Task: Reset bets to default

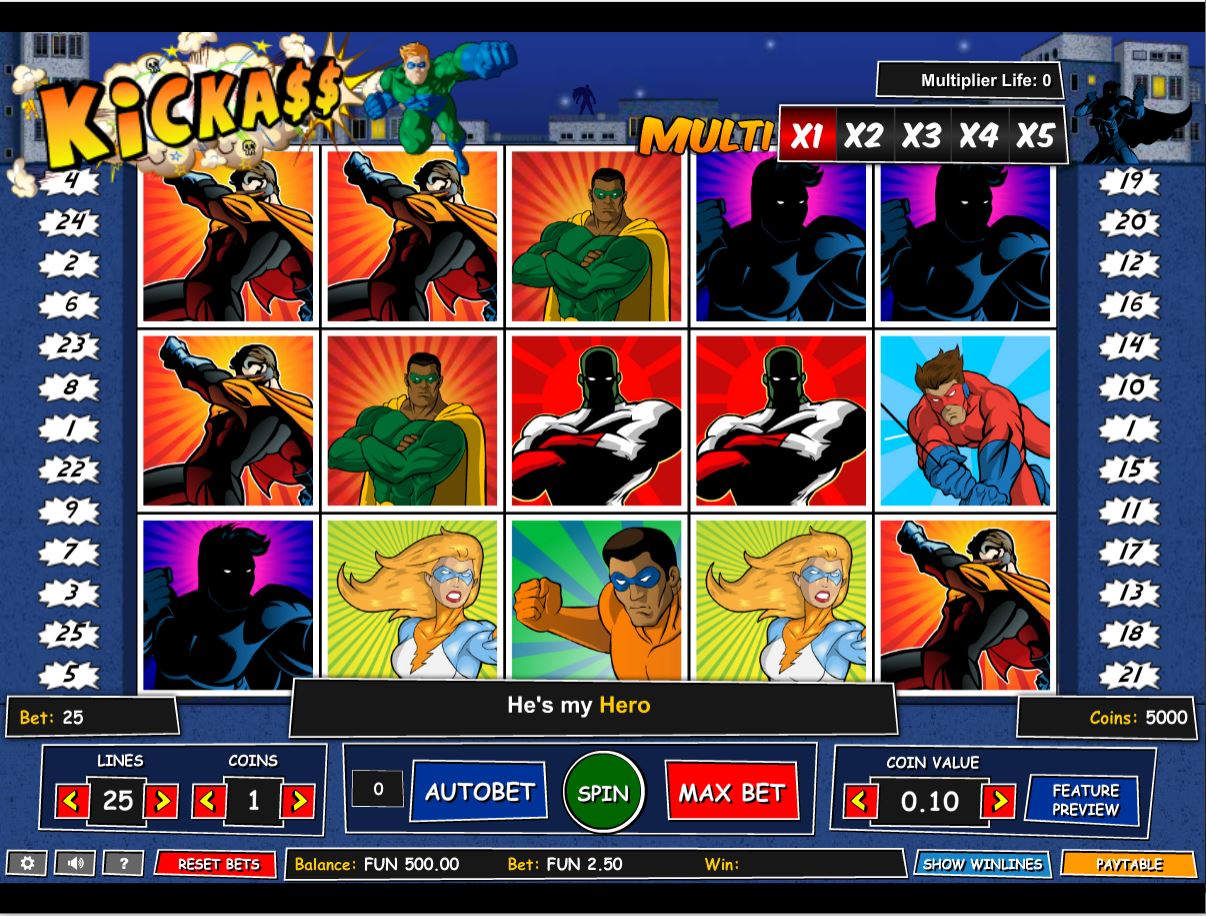Action: pyautogui.click(x=217, y=864)
